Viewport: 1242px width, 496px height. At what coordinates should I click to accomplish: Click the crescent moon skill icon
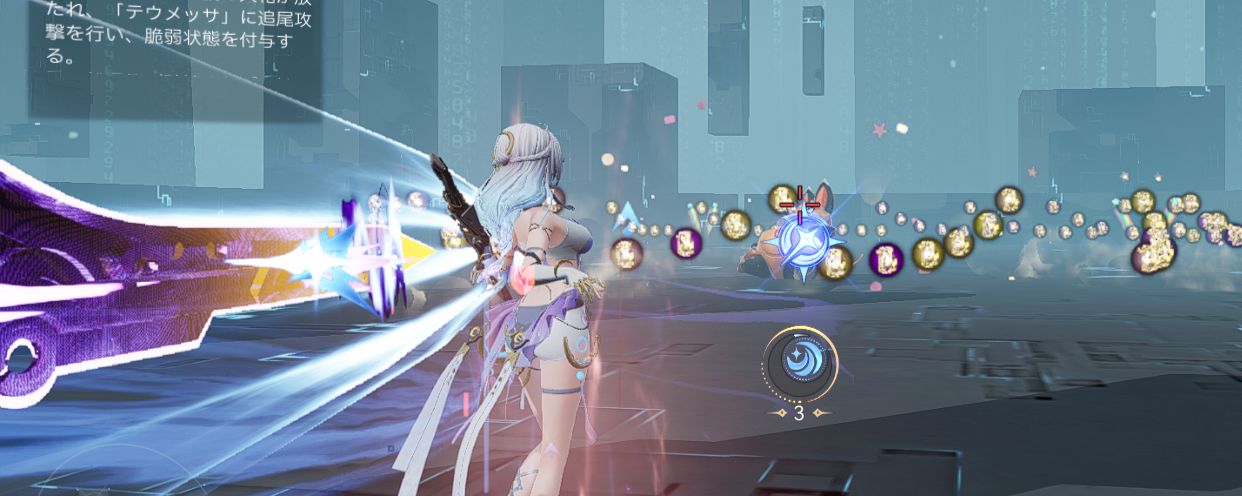(799, 365)
